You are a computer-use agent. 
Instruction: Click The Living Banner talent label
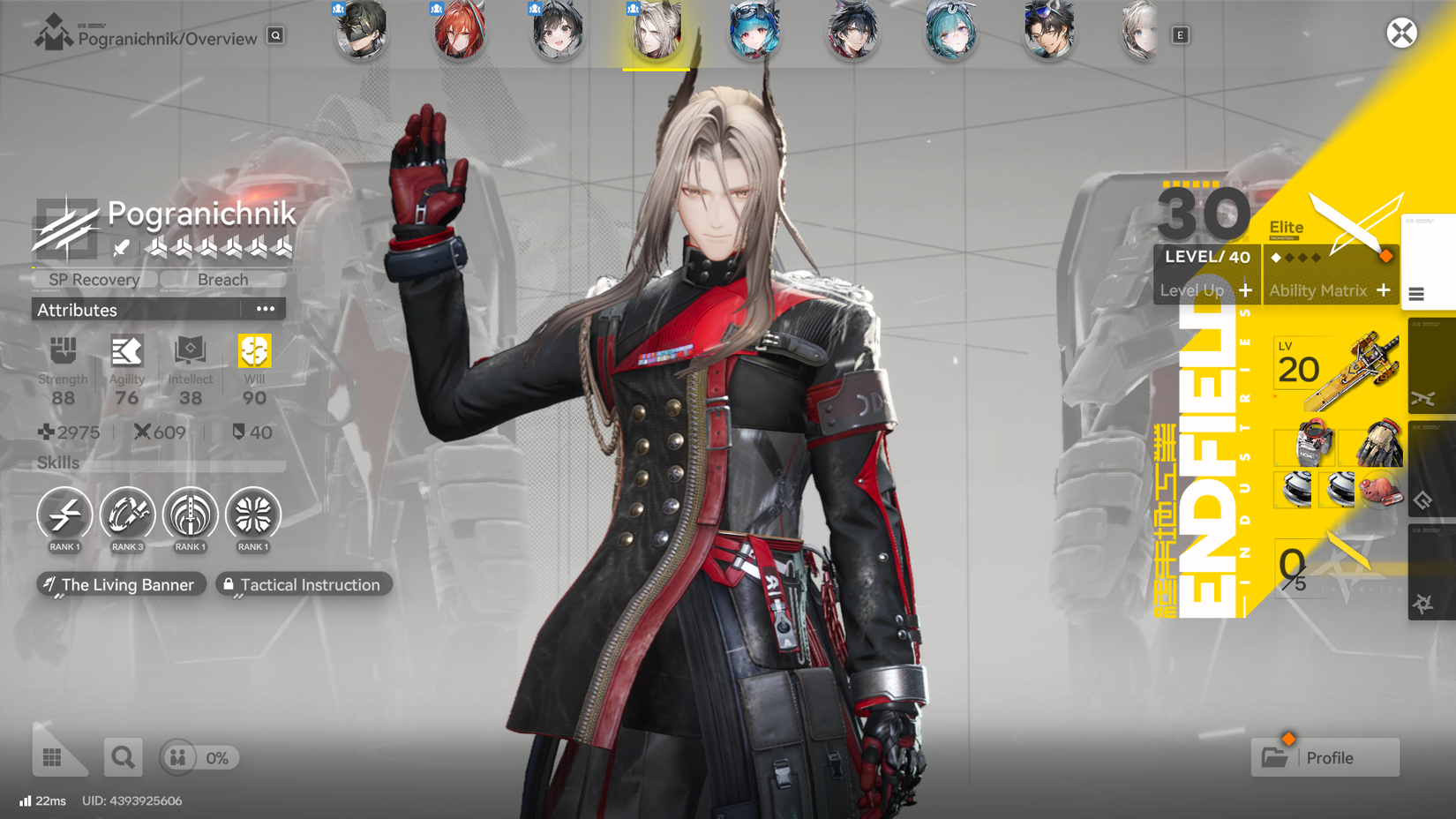click(x=120, y=584)
